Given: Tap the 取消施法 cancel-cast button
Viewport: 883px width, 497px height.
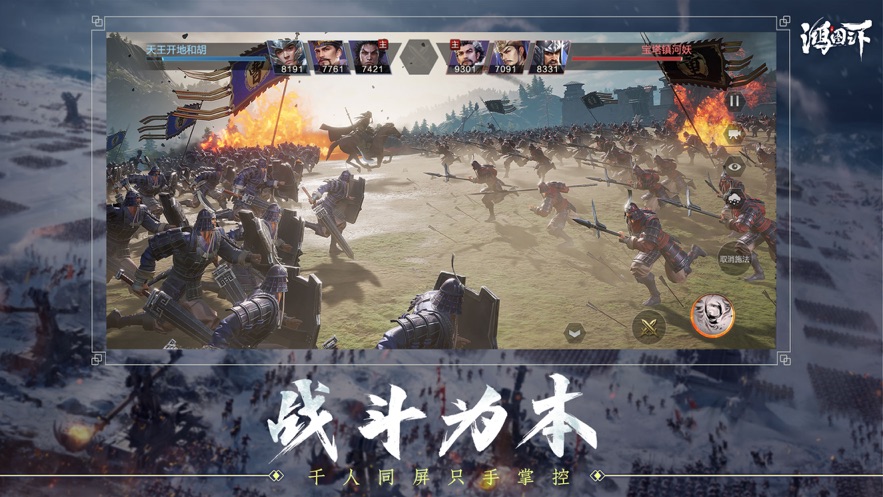Looking at the screenshot, I should coord(735,256).
